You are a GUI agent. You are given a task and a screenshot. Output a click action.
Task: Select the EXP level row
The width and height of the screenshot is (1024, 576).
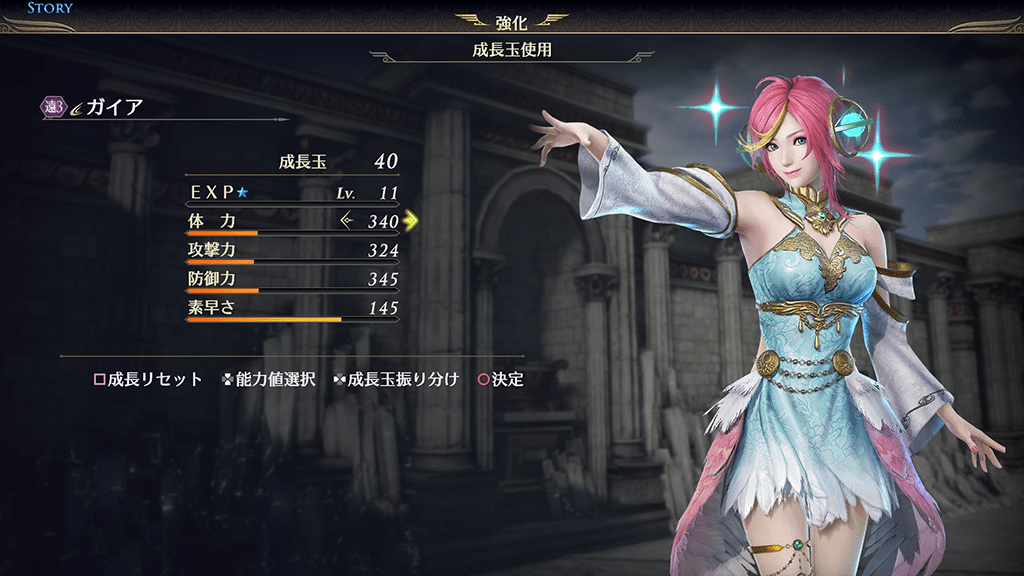pos(292,190)
